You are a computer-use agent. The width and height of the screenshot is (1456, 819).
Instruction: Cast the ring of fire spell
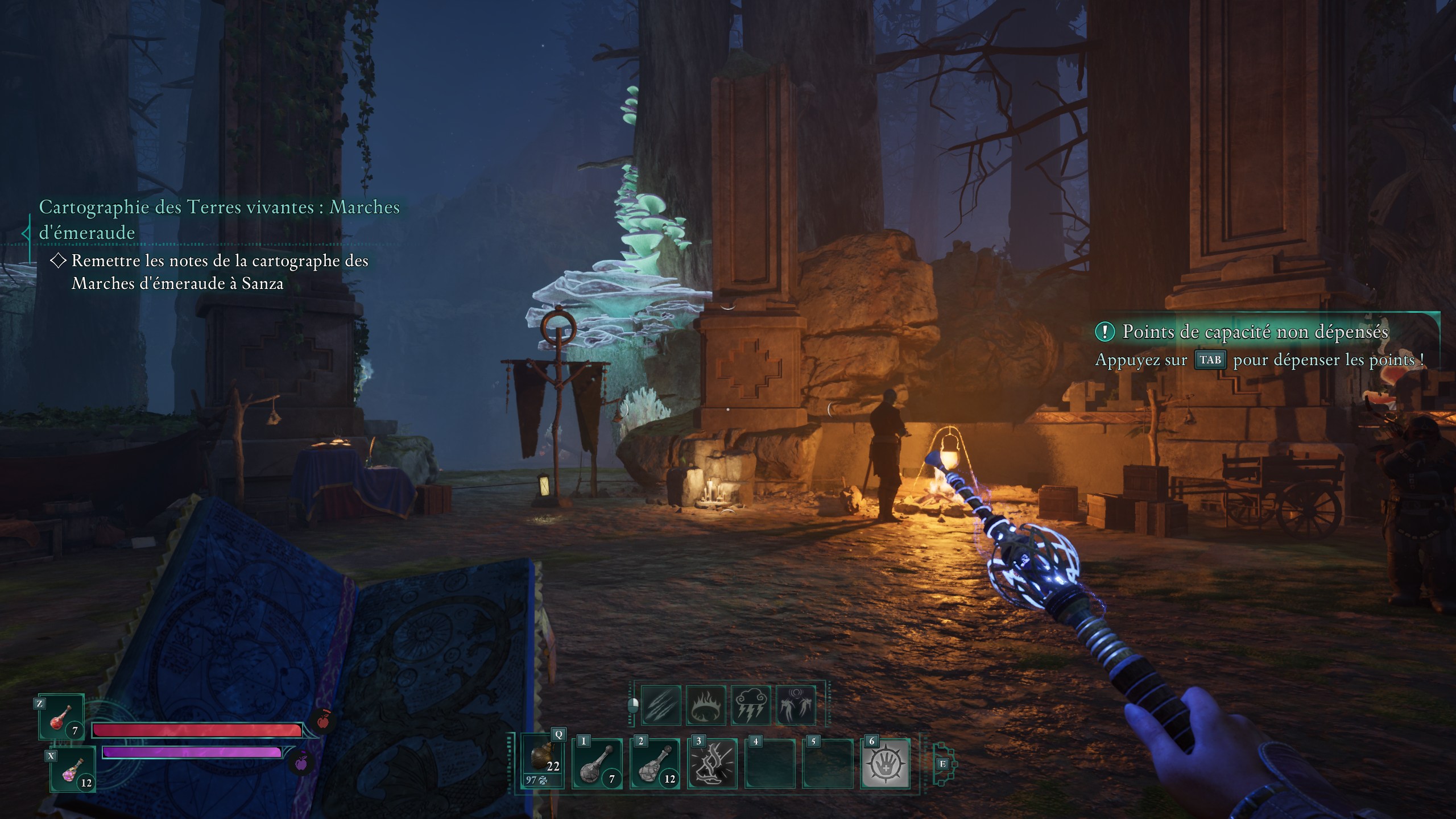pos(706,705)
